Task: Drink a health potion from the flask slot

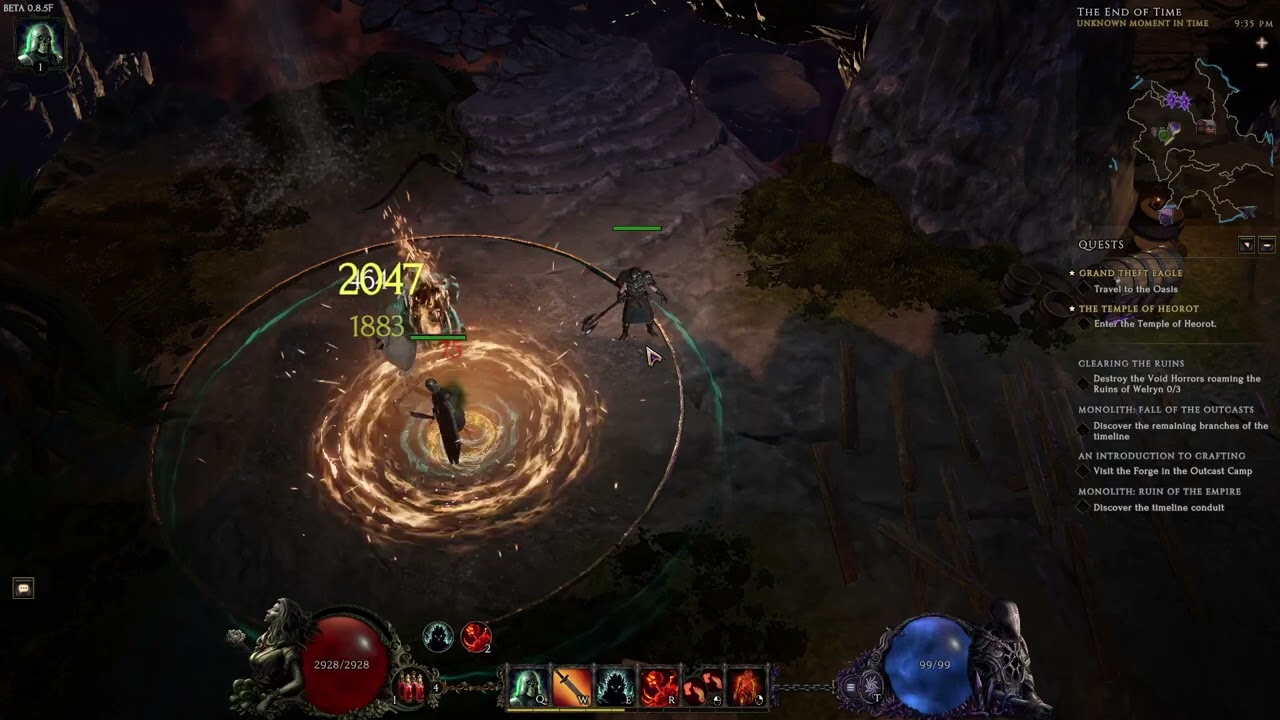Action: click(409, 687)
